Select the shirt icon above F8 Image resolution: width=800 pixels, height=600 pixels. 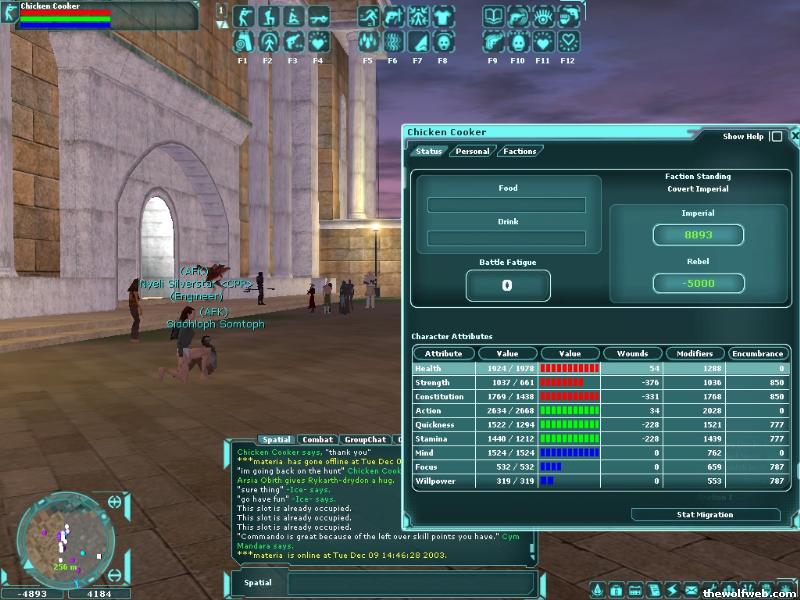443,17
